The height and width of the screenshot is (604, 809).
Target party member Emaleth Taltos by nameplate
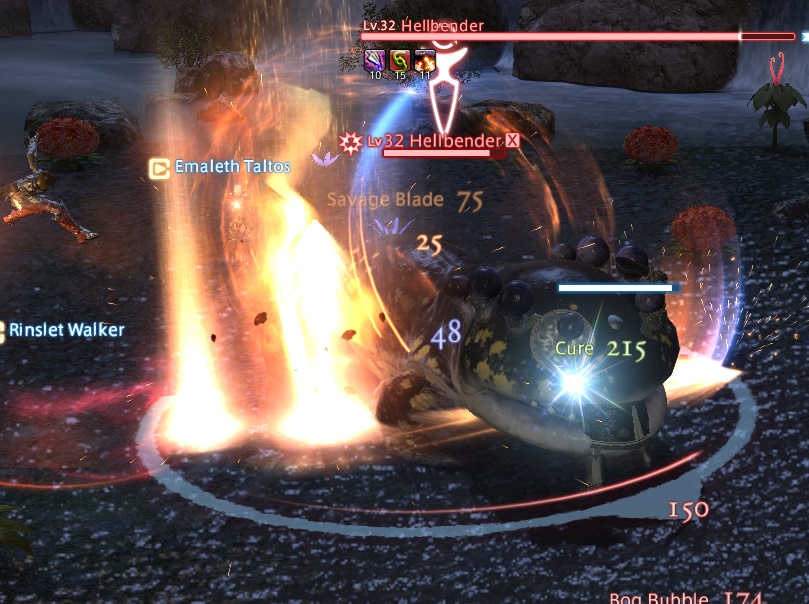click(x=232, y=167)
